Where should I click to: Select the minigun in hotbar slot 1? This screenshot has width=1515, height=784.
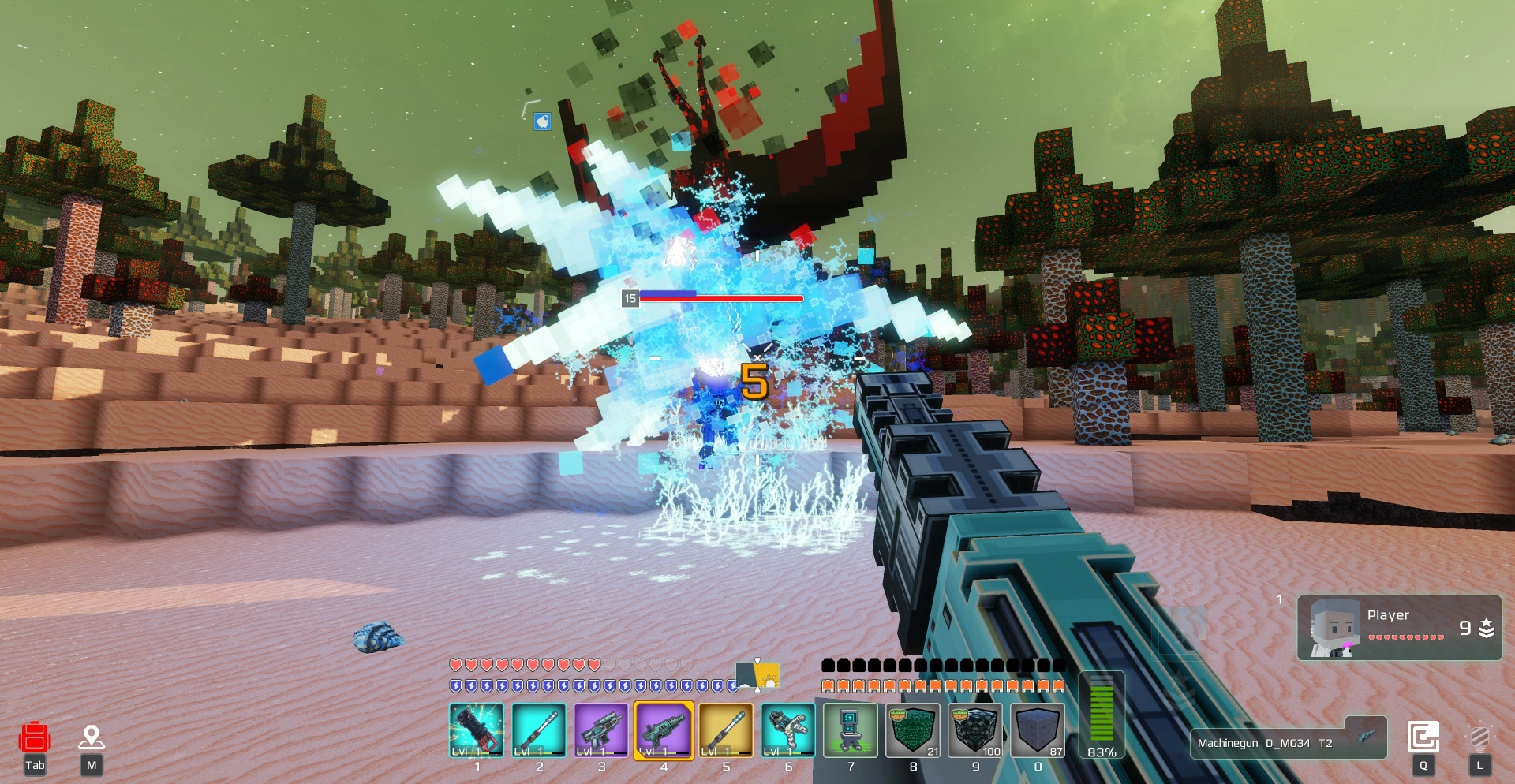click(477, 730)
